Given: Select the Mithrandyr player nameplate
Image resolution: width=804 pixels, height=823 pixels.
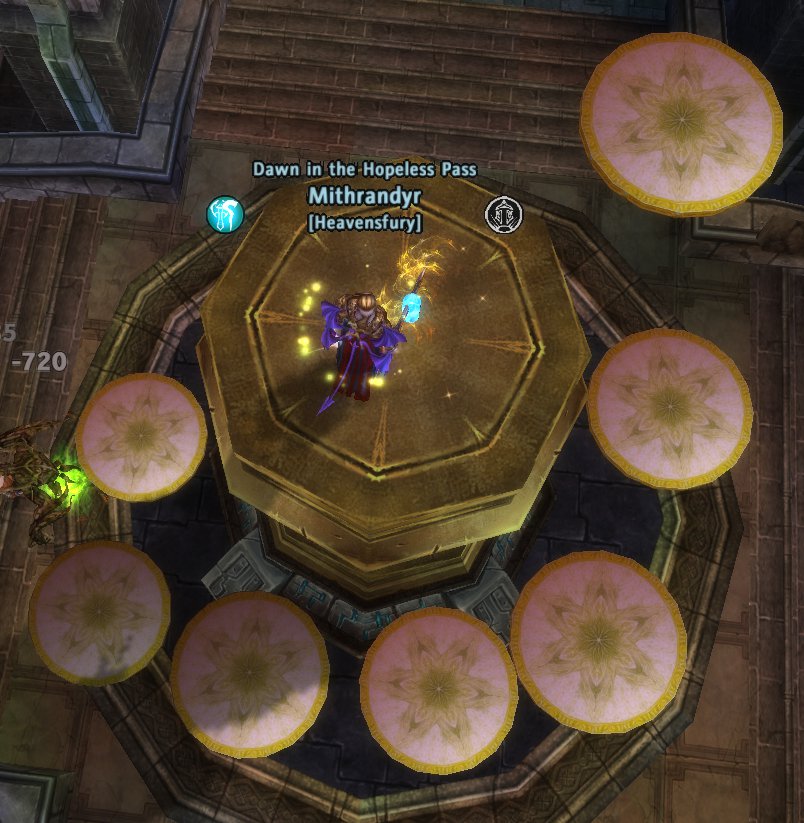Looking at the screenshot, I should pos(364,195).
